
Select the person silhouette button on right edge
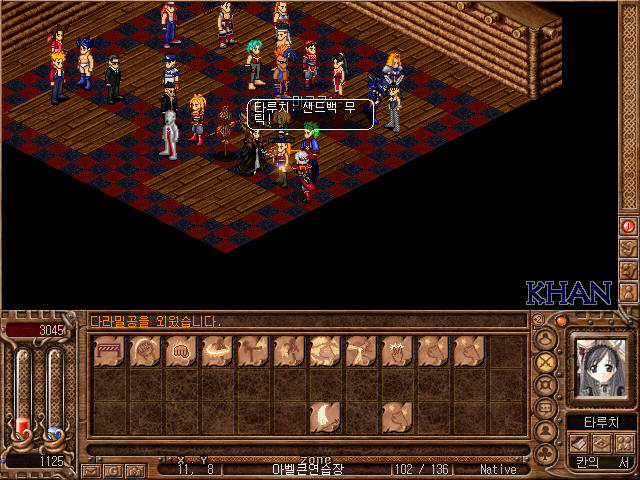(x=629, y=291)
